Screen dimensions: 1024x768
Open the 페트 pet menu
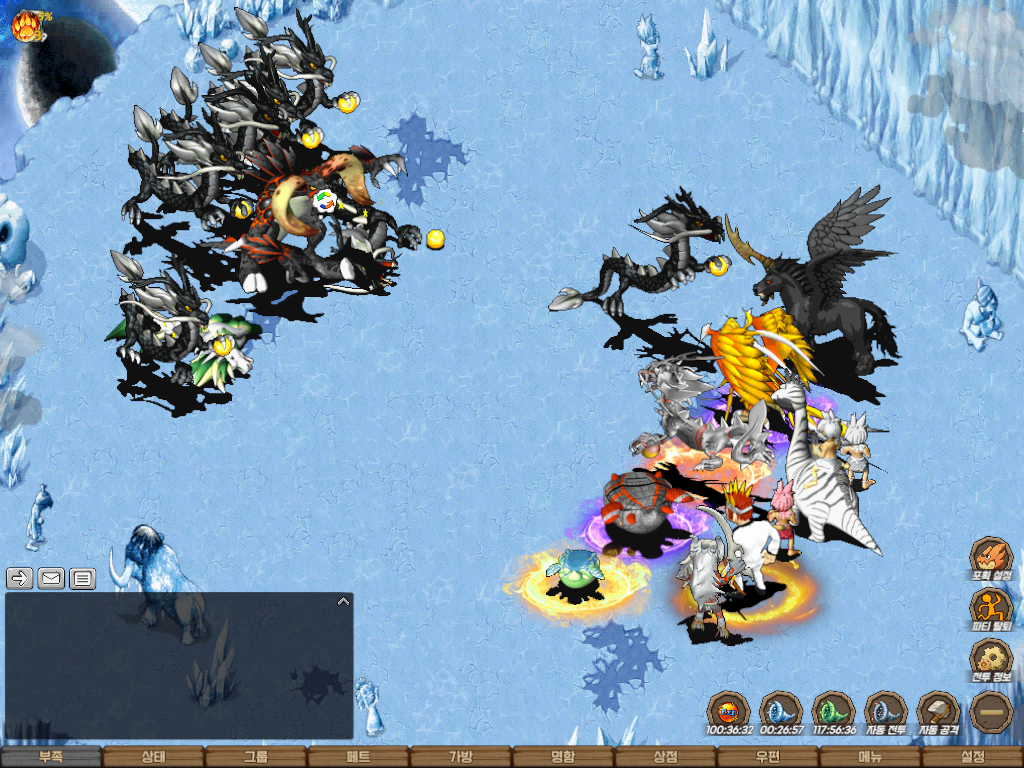pyautogui.click(x=358, y=757)
